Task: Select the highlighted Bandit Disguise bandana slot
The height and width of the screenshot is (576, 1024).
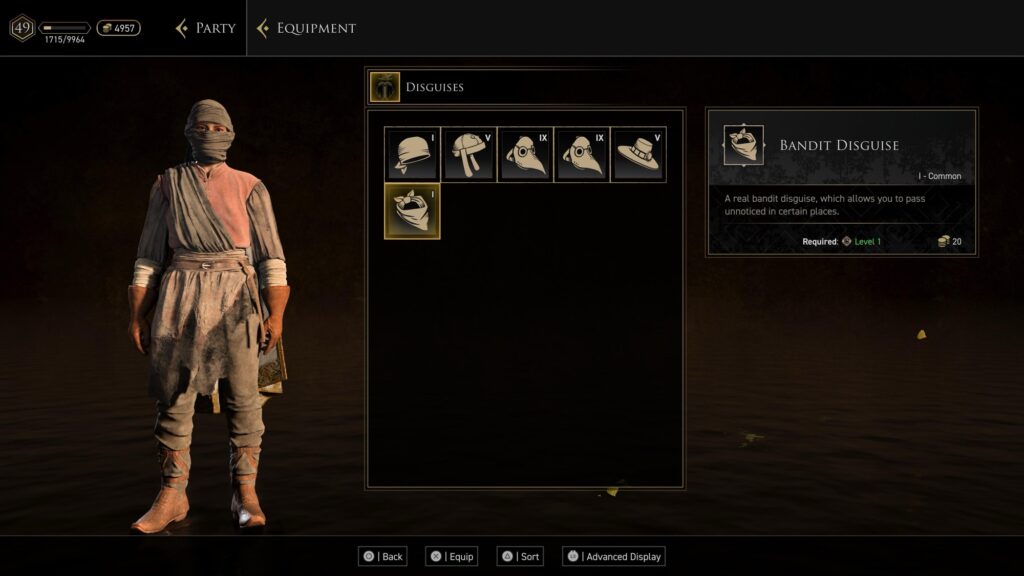Action: pos(412,211)
